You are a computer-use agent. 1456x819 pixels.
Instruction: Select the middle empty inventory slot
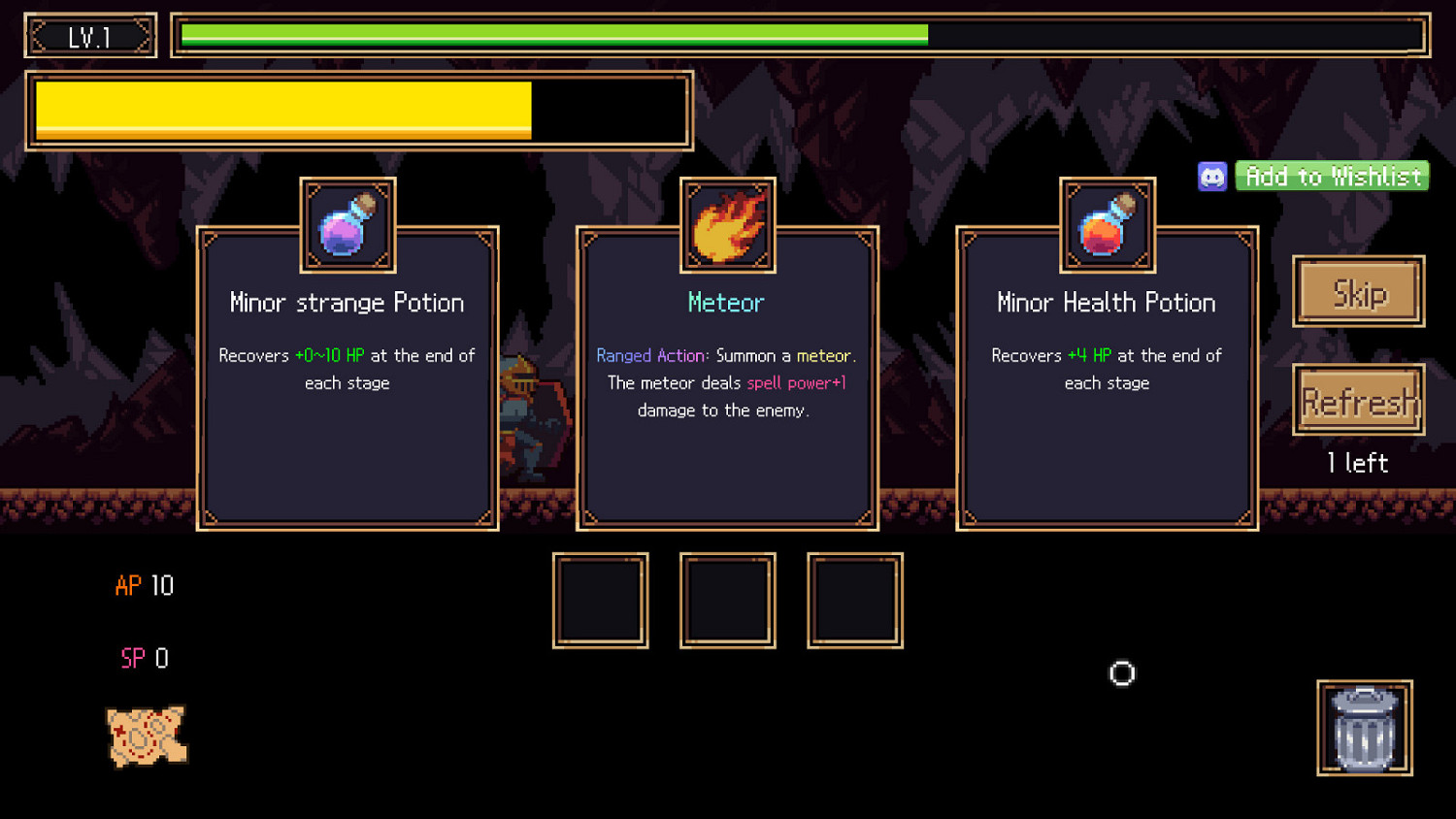coord(727,599)
